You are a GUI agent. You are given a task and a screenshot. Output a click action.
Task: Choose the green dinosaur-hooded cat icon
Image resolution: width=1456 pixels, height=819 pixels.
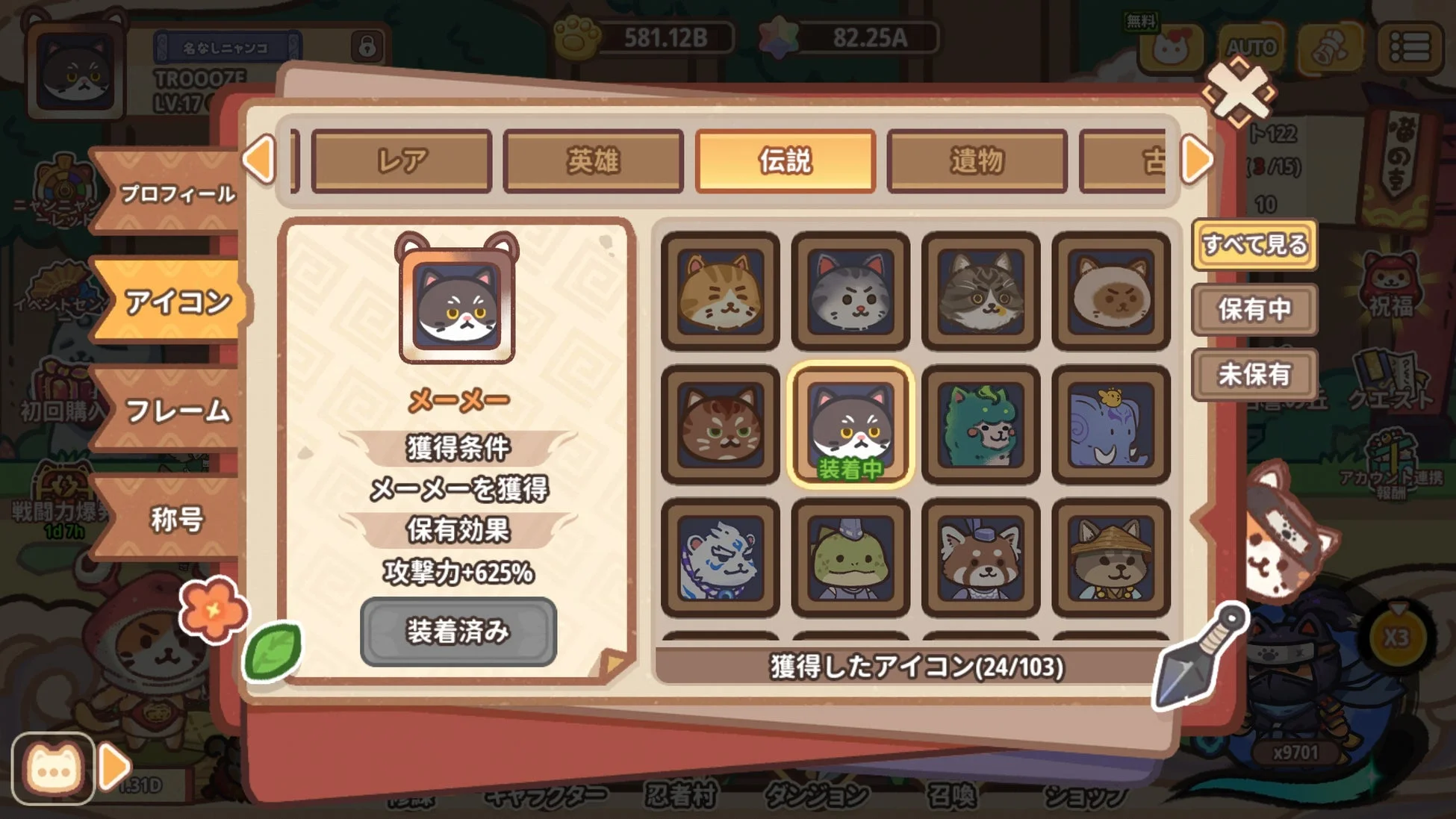click(x=980, y=422)
